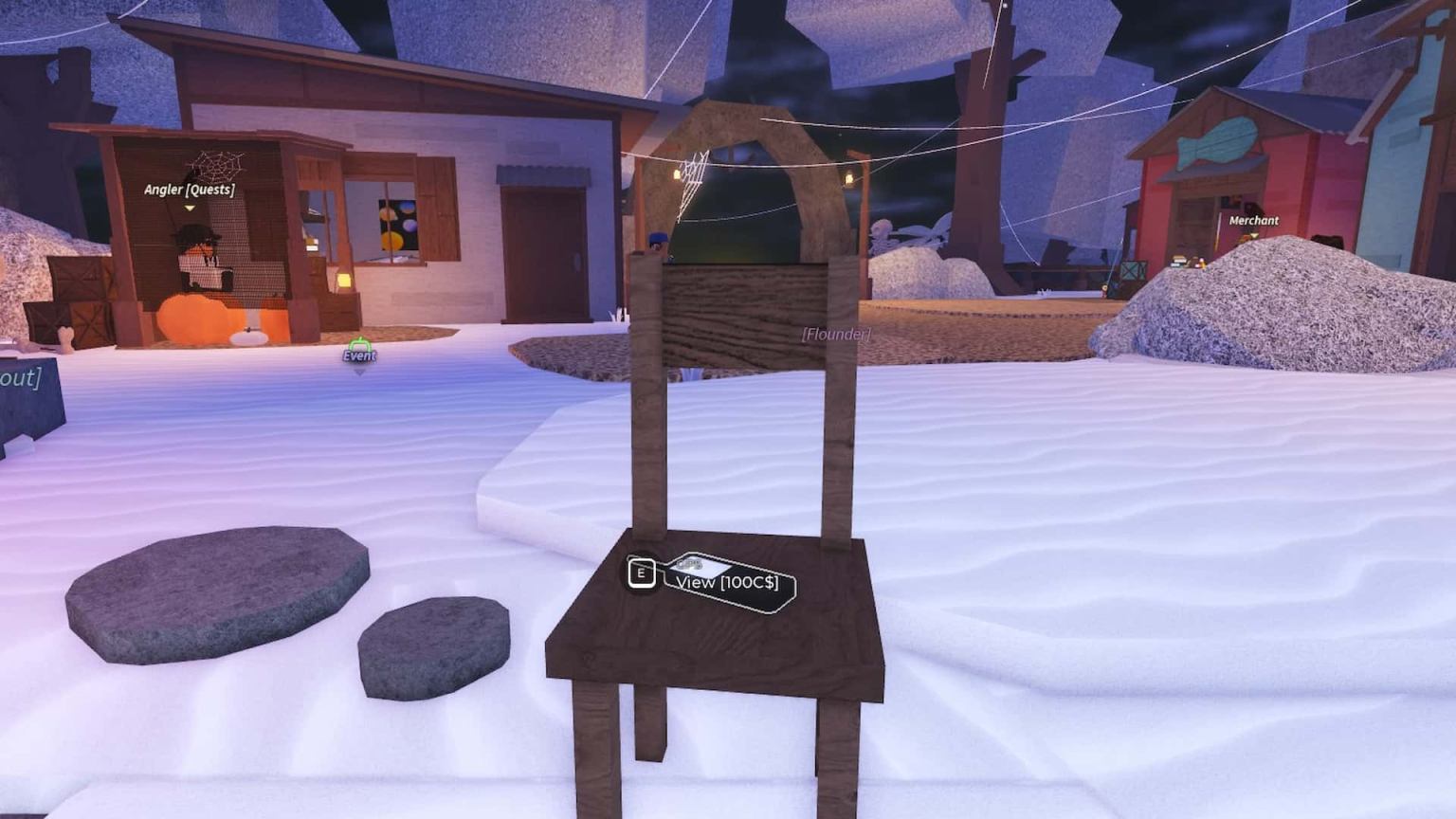Click the Angler [Quests] nametag

pyautogui.click(x=189, y=189)
